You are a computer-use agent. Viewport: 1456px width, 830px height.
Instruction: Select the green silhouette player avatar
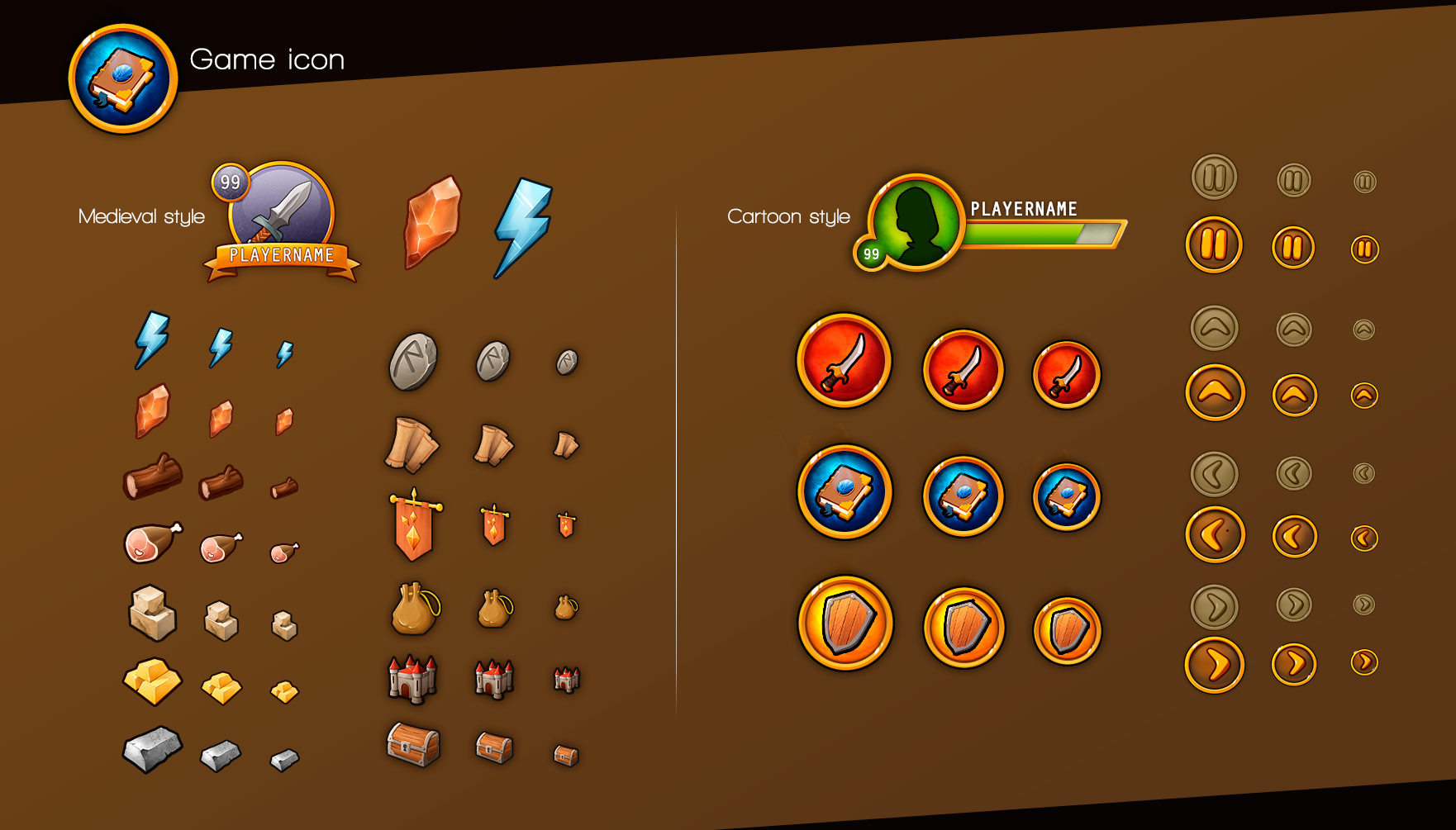916,221
